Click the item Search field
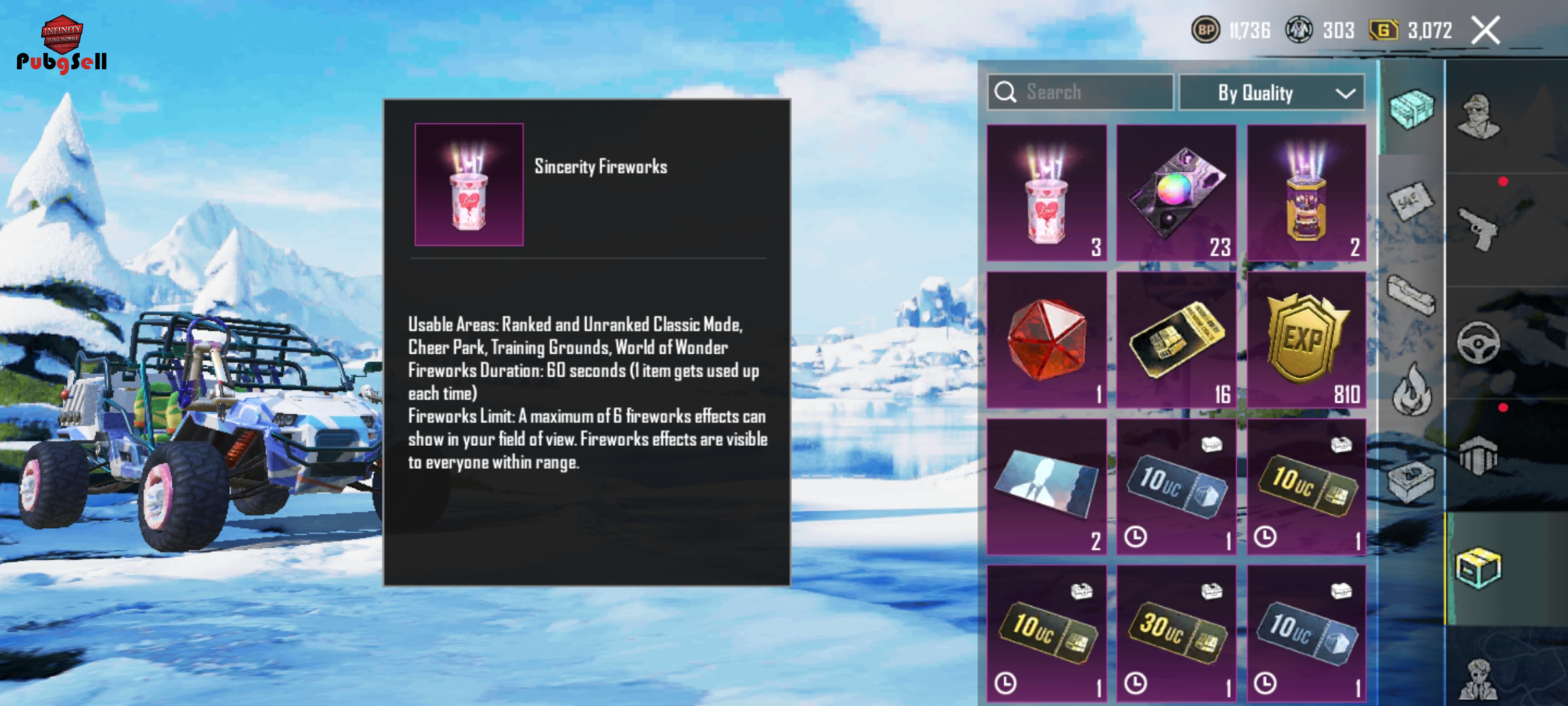This screenshot has height=706, width=1568. click(x=1081, y=92)
